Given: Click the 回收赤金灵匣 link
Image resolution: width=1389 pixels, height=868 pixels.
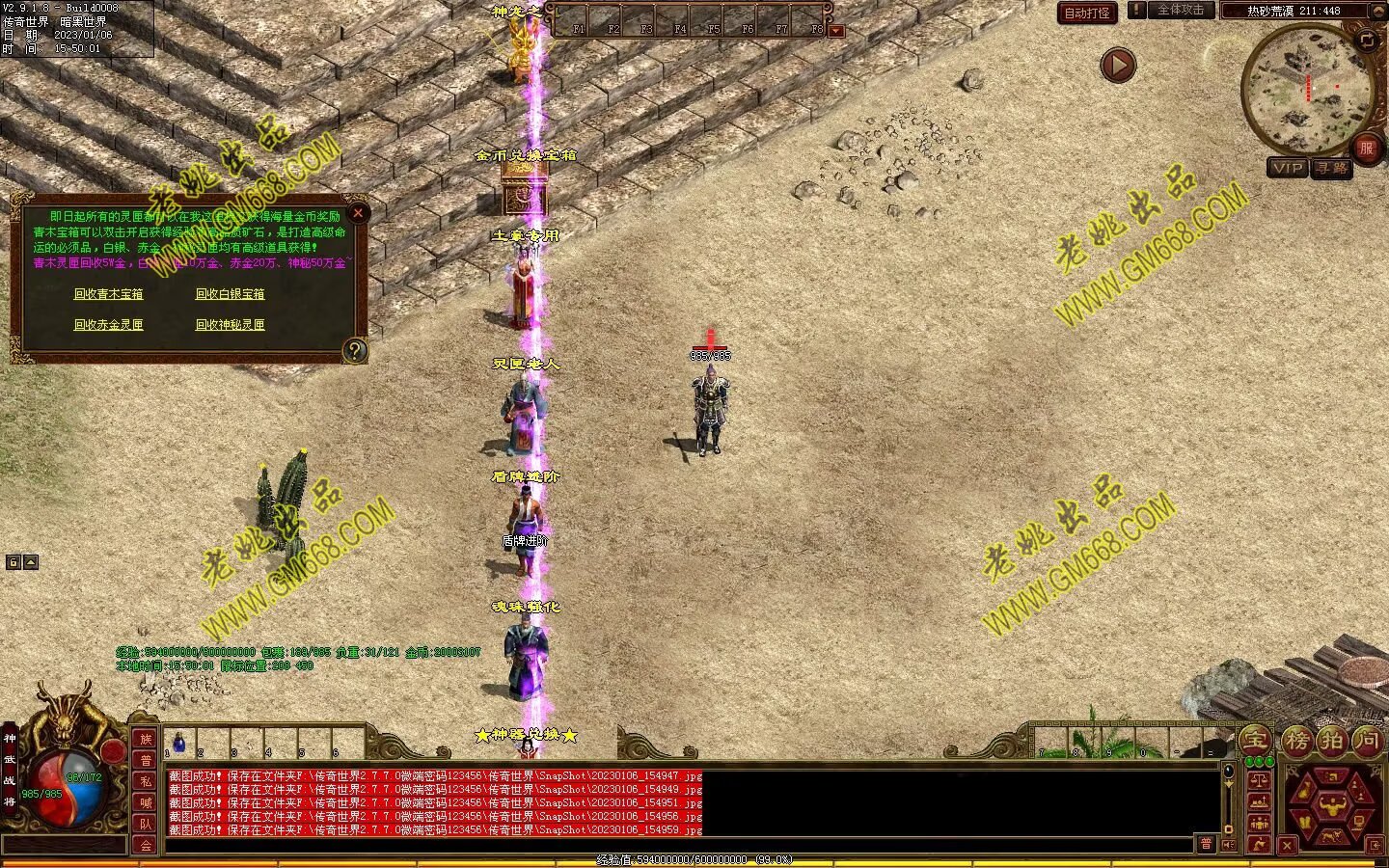Looking at the screenshot, I should pos(108,325).
